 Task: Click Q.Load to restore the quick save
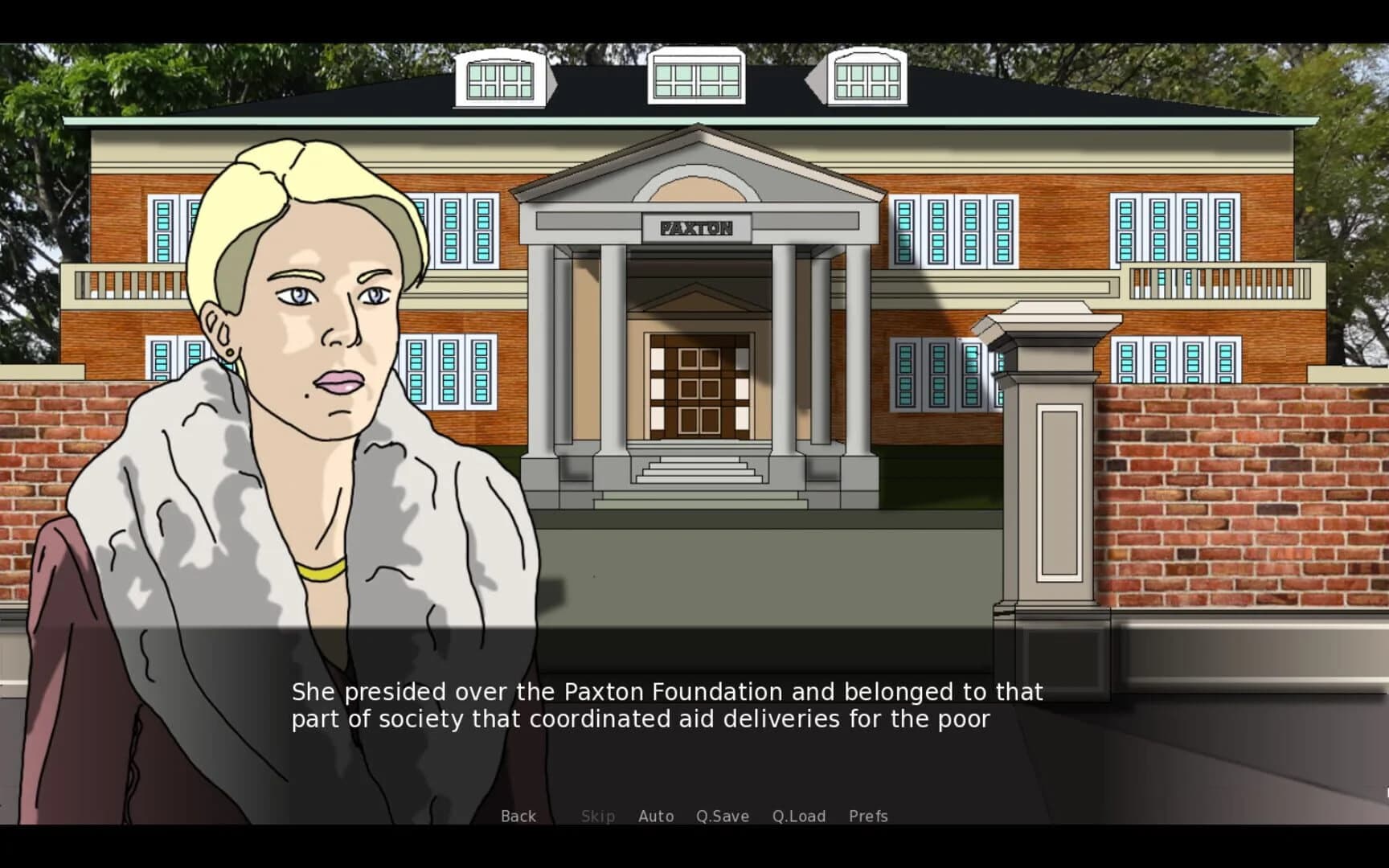(800, 816)
